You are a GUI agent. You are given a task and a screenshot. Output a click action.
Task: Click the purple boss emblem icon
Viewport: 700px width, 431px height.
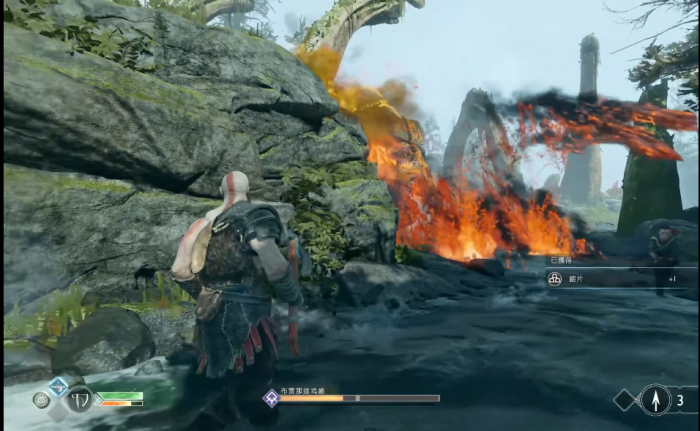[270, 398]
